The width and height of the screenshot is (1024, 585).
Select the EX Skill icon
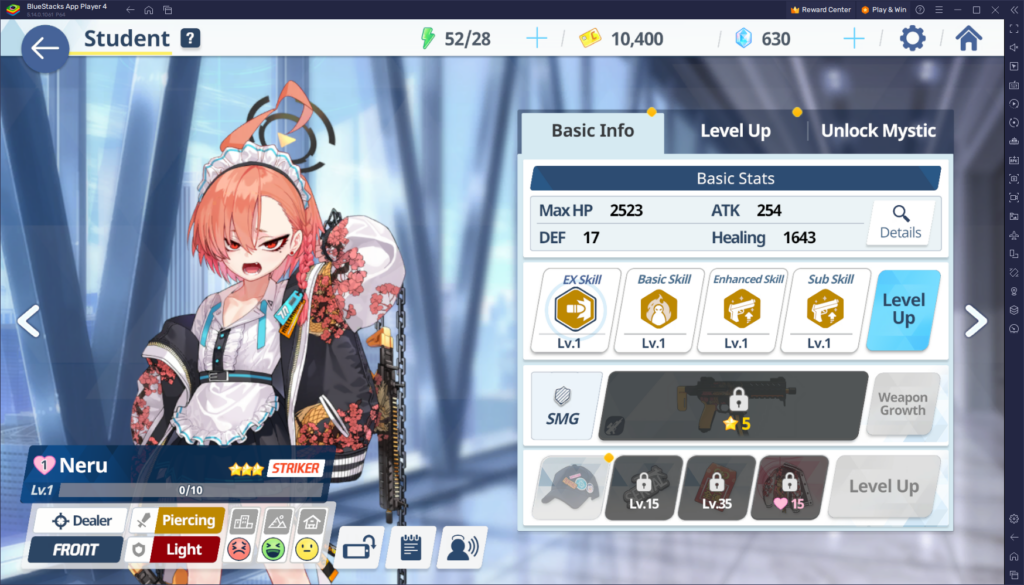[x=582, y=310]
